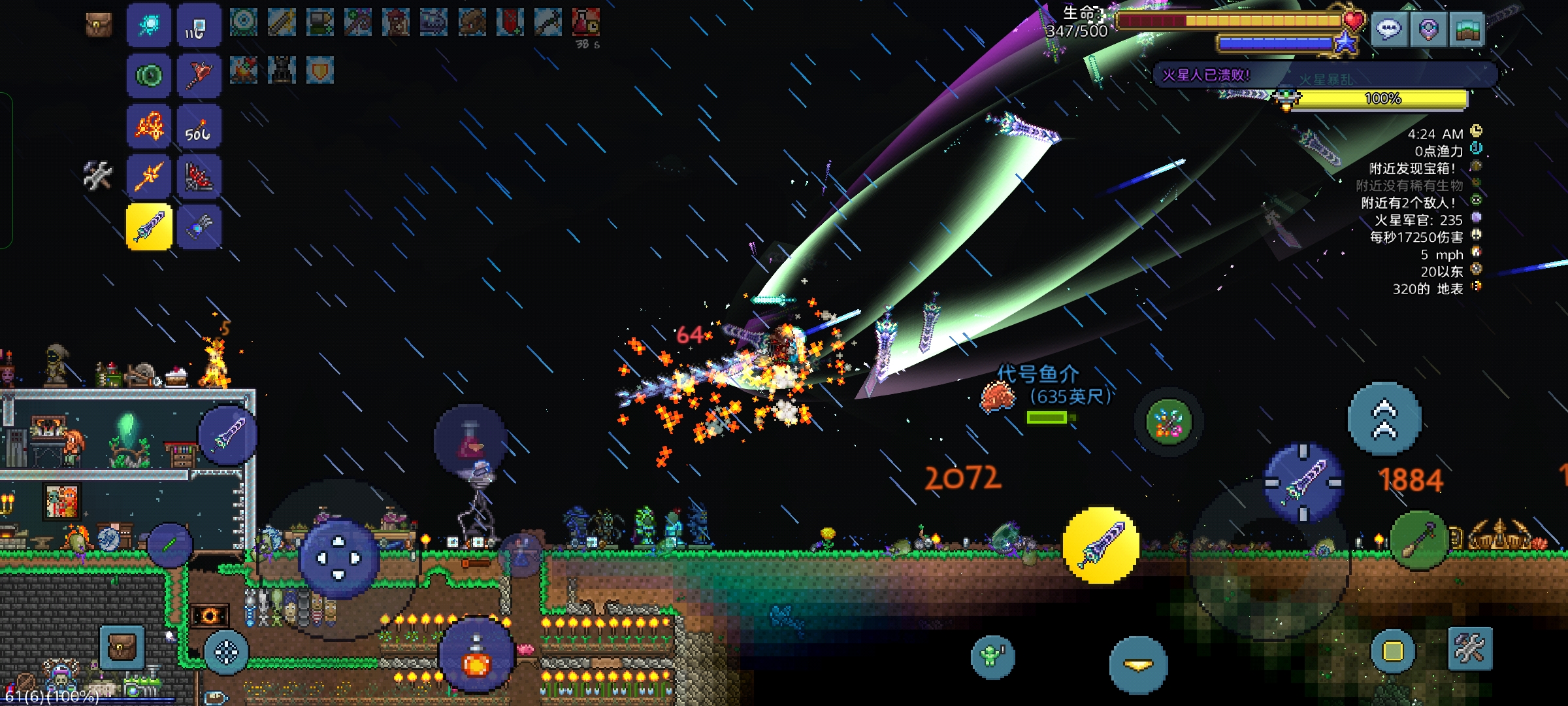Viewport: 1568px width, 706px height.
Task: Open the leather bag inventory icon at top
Action: coord(99,25)
